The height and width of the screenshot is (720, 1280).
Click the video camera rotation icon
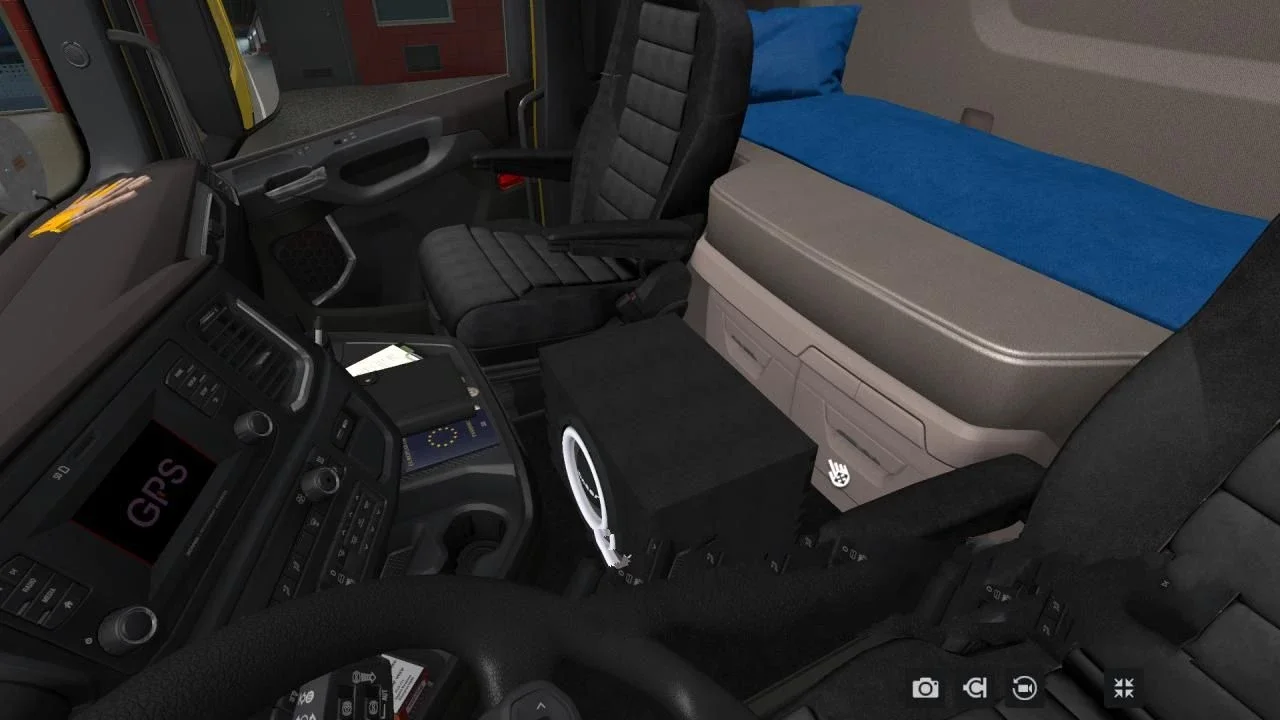[1025, 688]
